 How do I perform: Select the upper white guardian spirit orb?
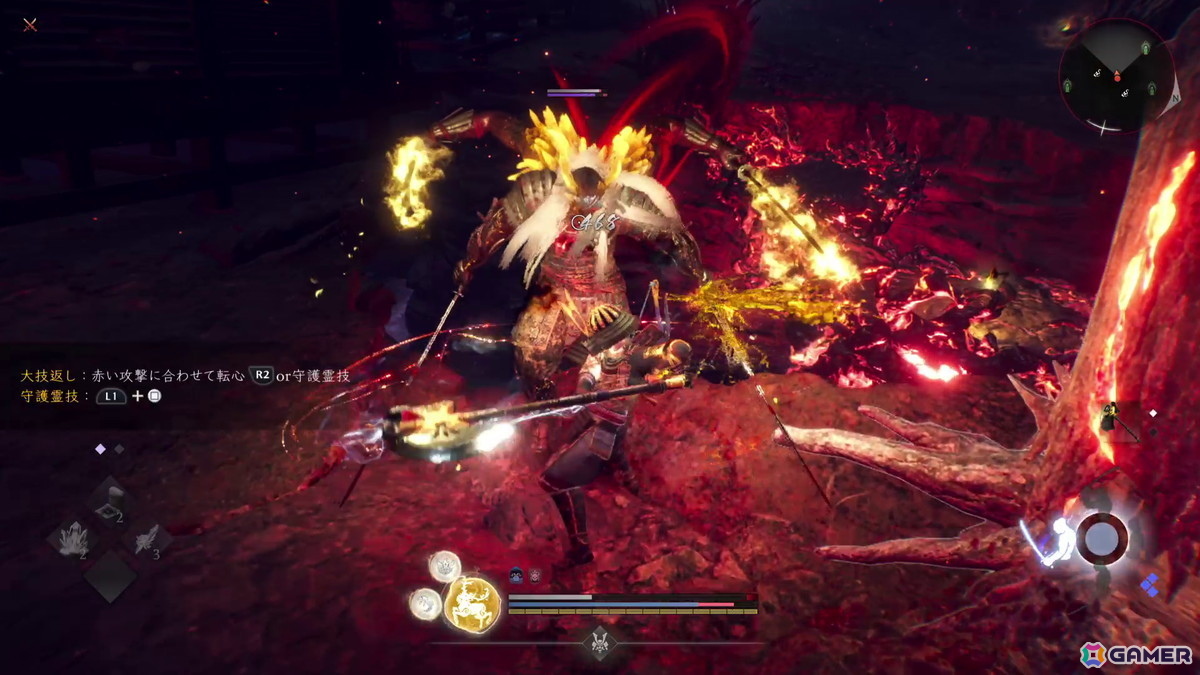pos(444,566)
